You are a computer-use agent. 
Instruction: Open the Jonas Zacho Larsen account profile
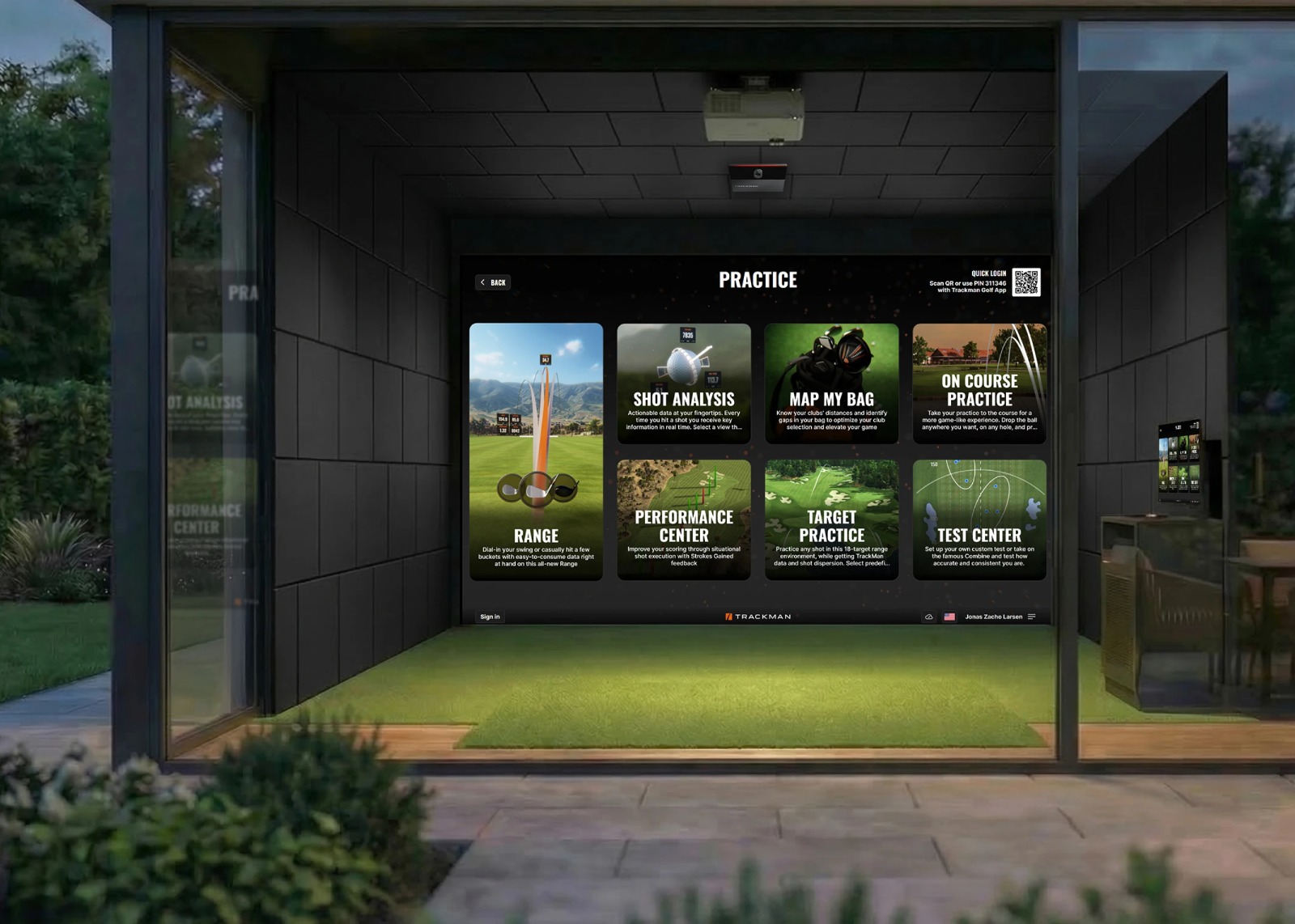994,616
